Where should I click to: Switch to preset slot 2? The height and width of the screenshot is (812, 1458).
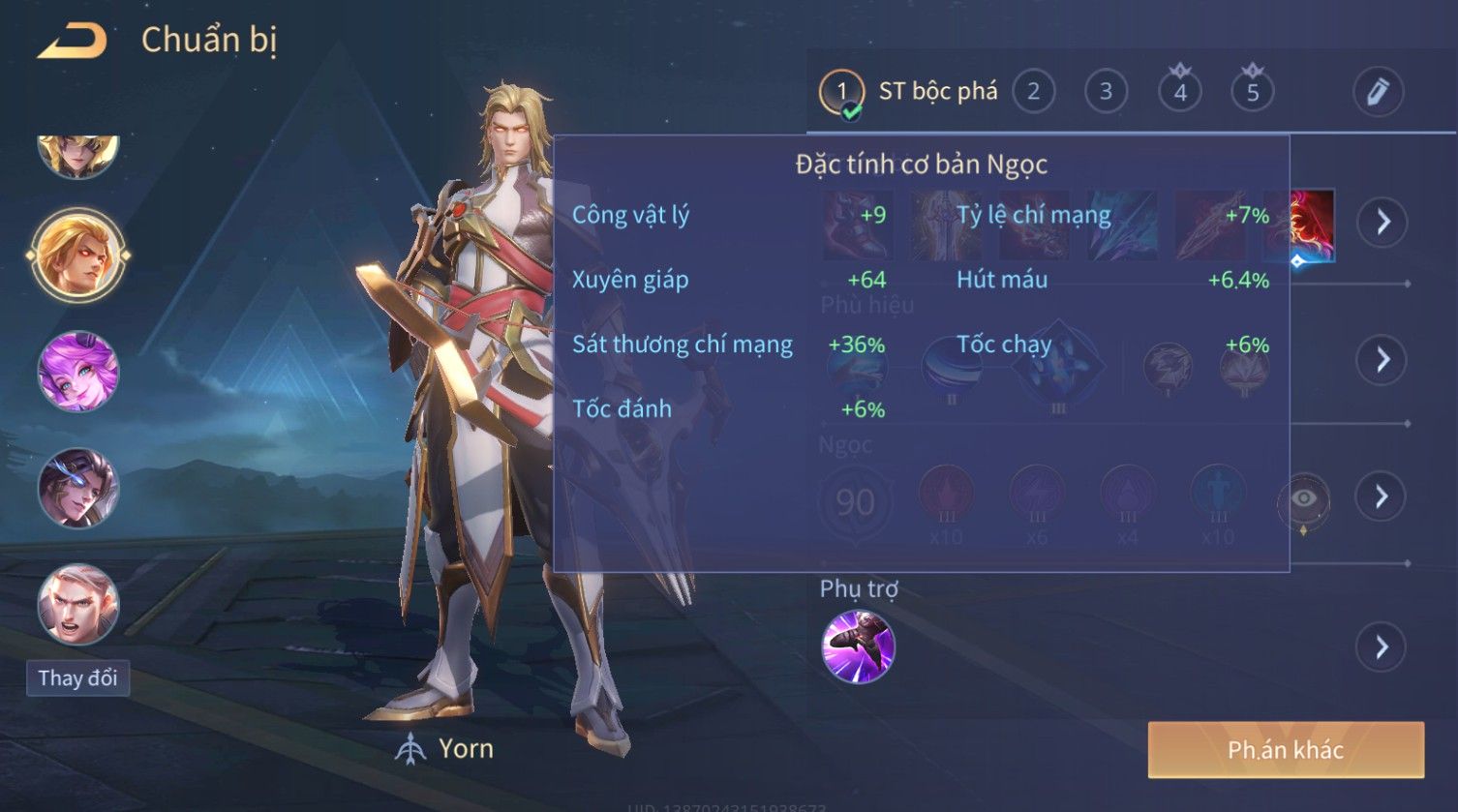[x=1033, y=92]
